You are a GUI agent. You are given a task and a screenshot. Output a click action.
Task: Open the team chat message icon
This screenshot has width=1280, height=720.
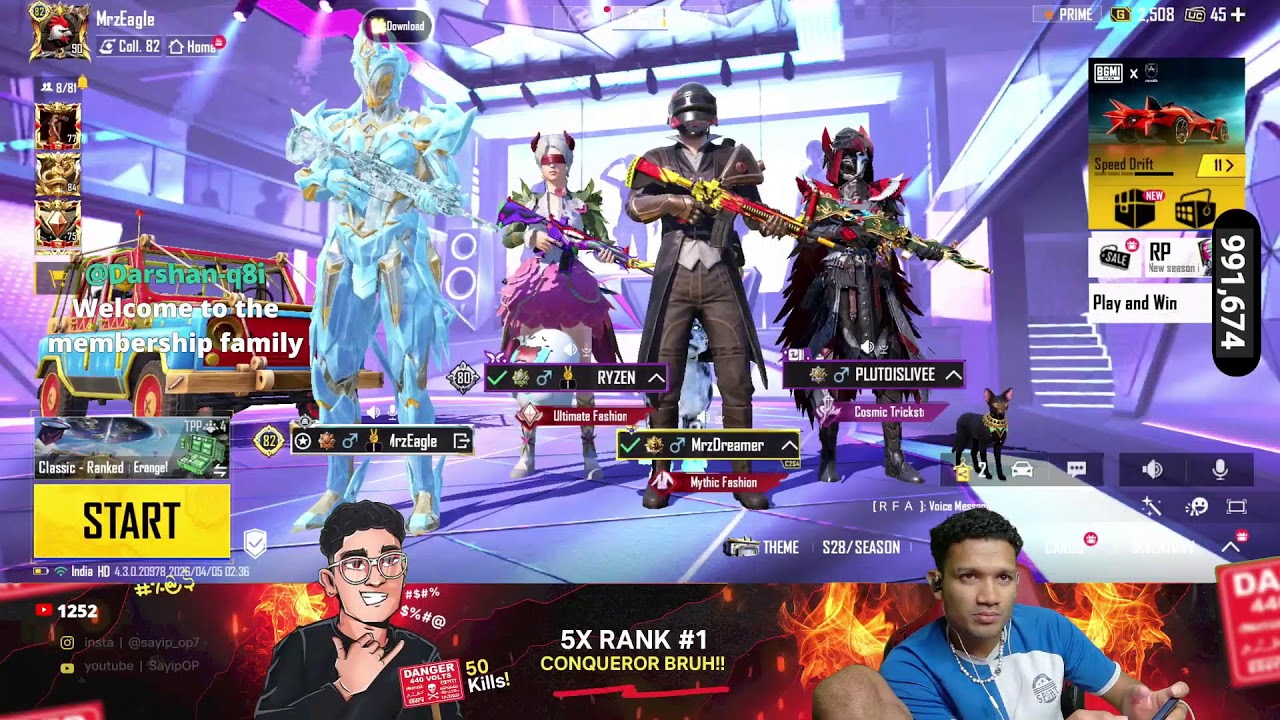(1075, 468)
